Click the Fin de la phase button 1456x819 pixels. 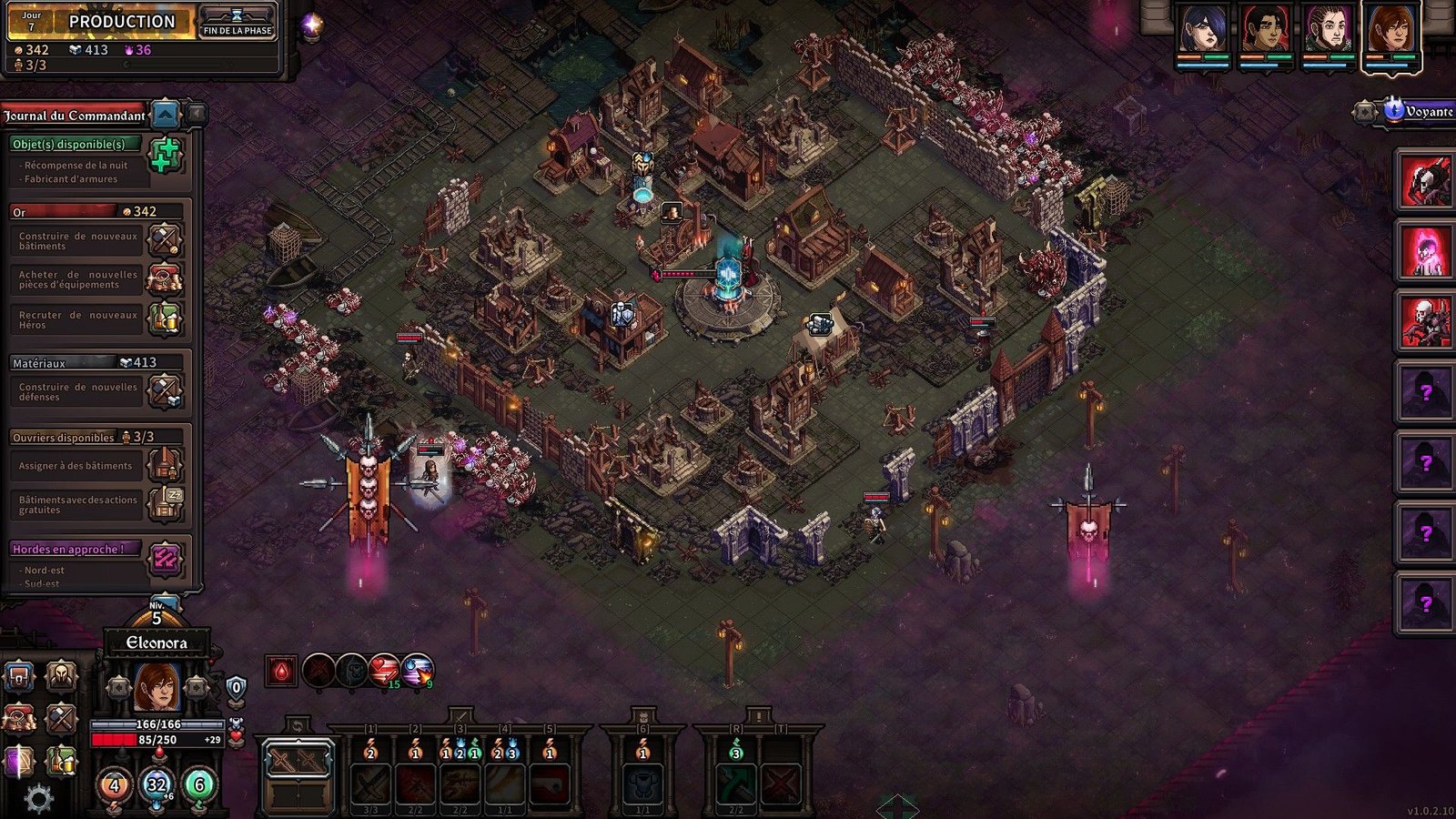coord(237,23)
